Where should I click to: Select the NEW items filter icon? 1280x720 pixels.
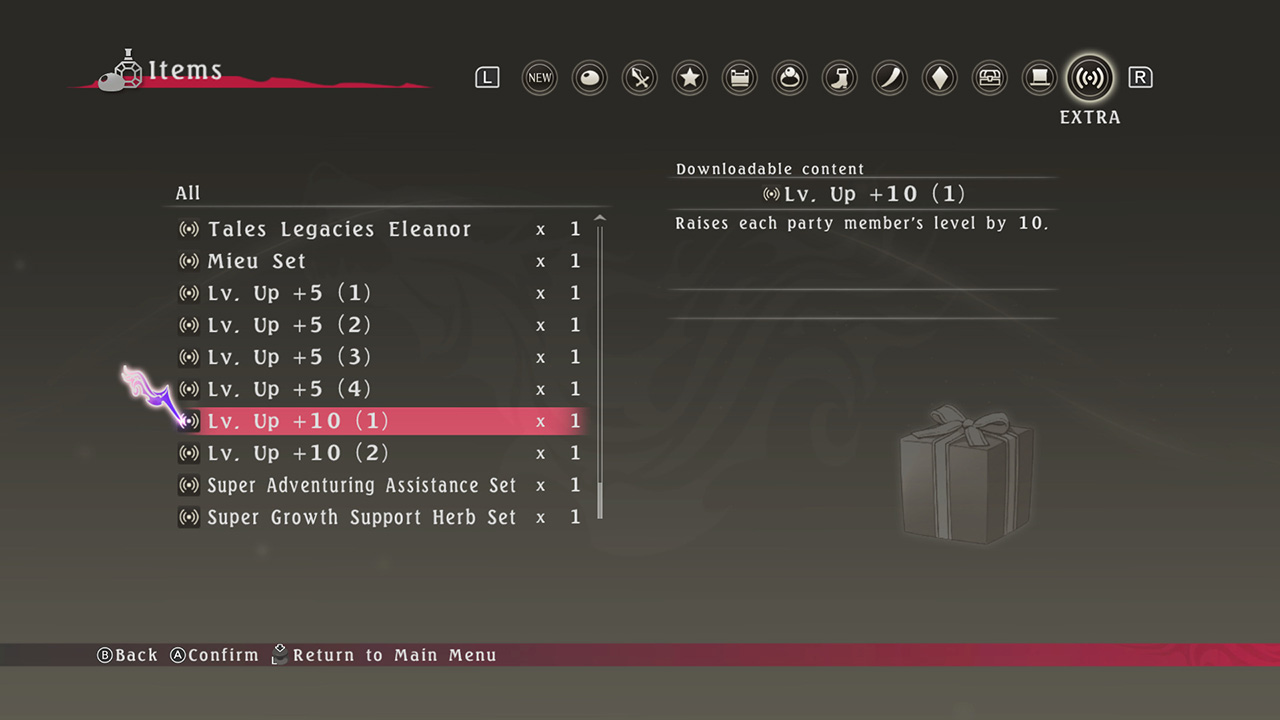tap(539, 78)
